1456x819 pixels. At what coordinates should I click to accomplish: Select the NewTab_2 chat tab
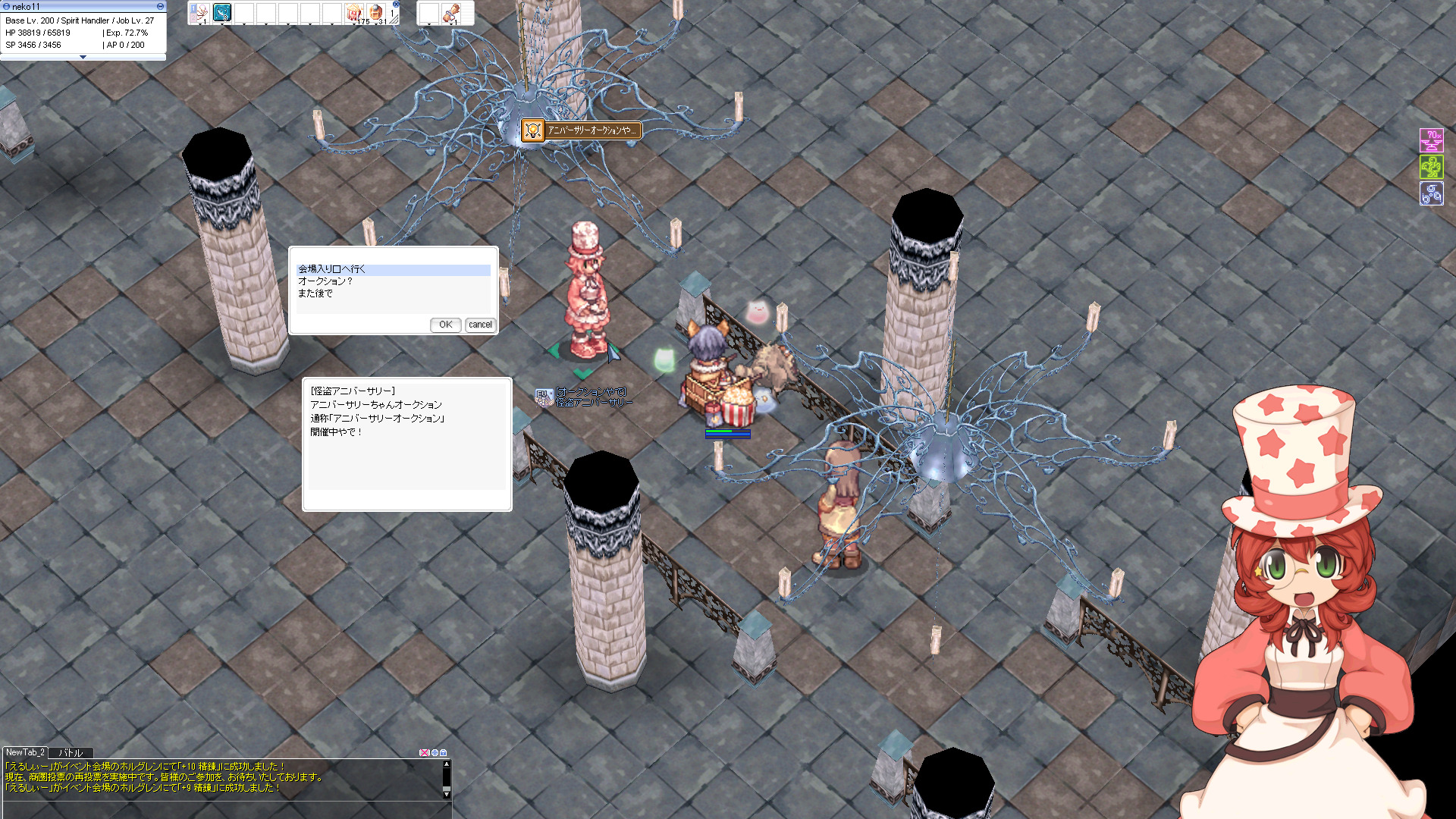[25, 752]
